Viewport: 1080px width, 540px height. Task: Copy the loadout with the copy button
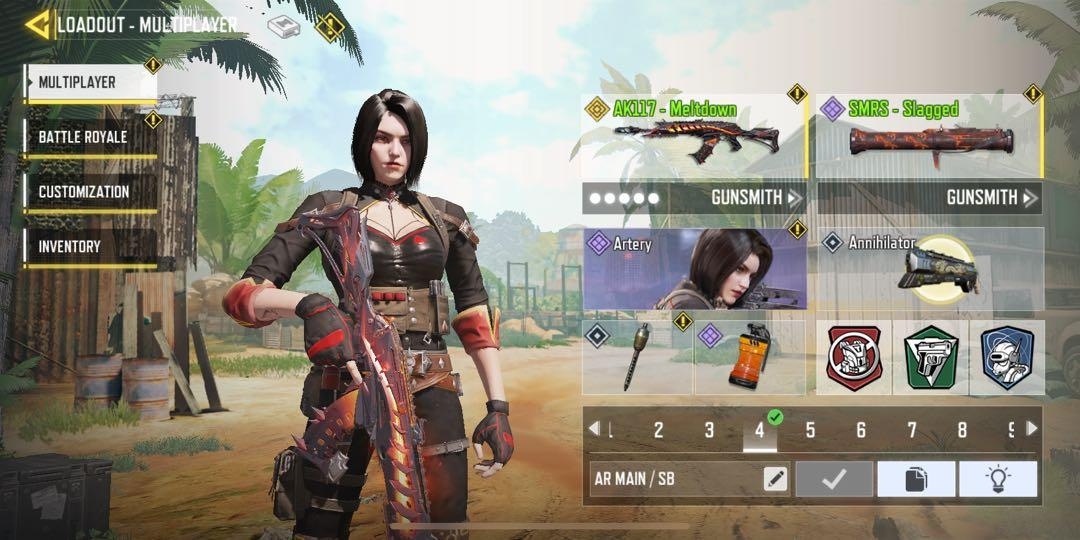tap(916, 479)
